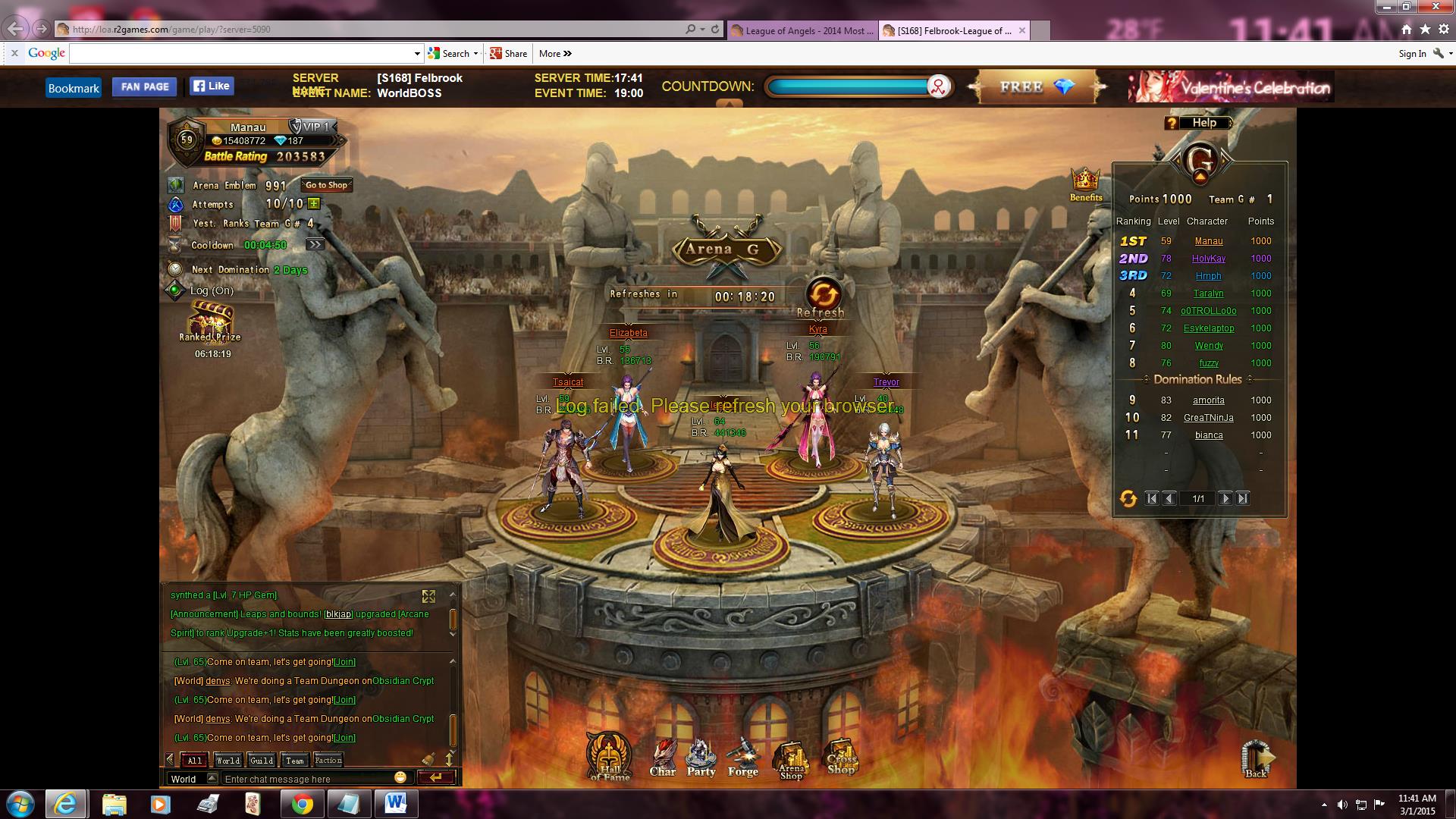Click the chat message input field
Viewport: 1456px width, 819px height.
click(307, 779)
